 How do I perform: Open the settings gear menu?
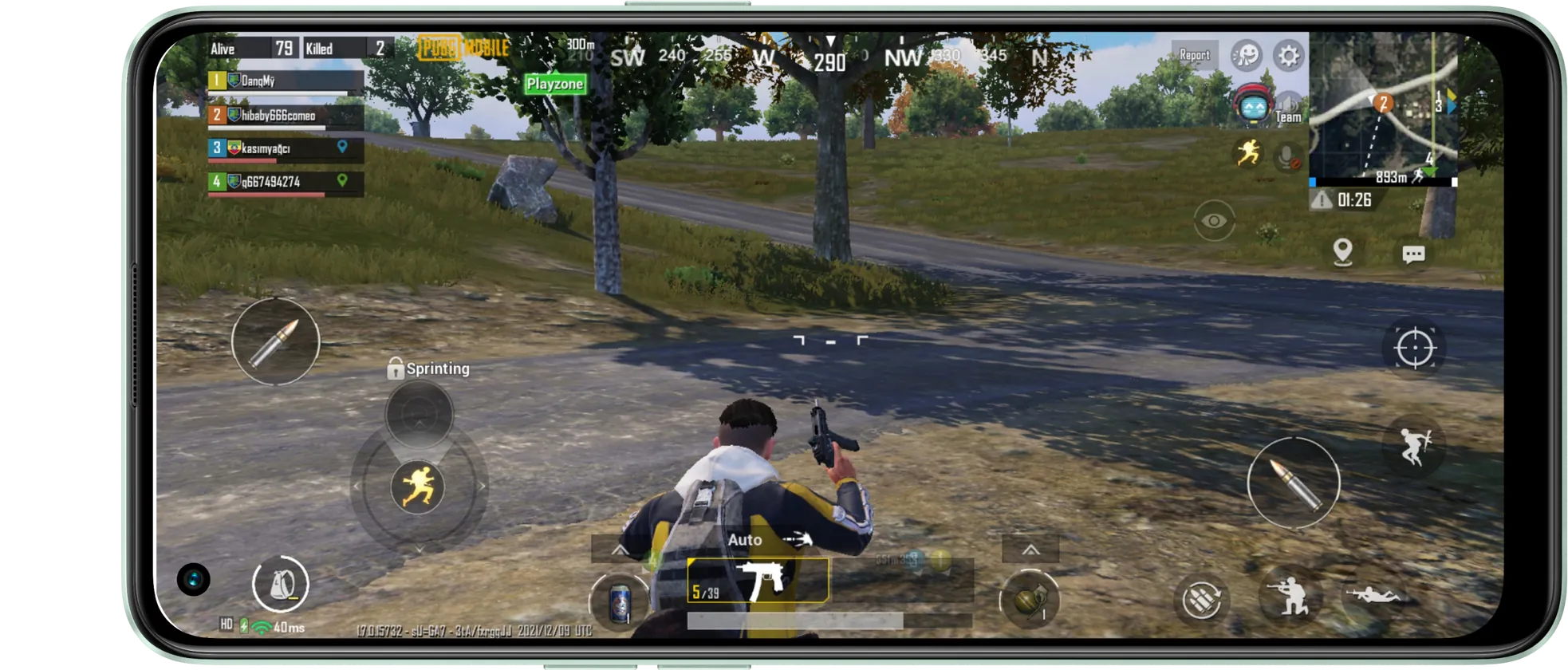coord(1288,56)
